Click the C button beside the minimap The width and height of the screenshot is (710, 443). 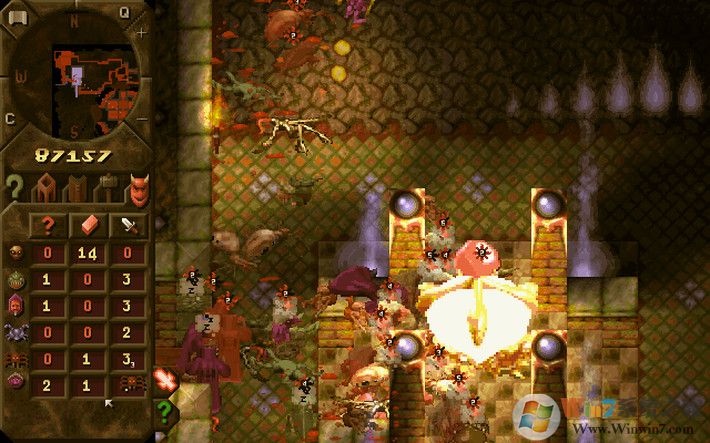[x=10, y=119]
